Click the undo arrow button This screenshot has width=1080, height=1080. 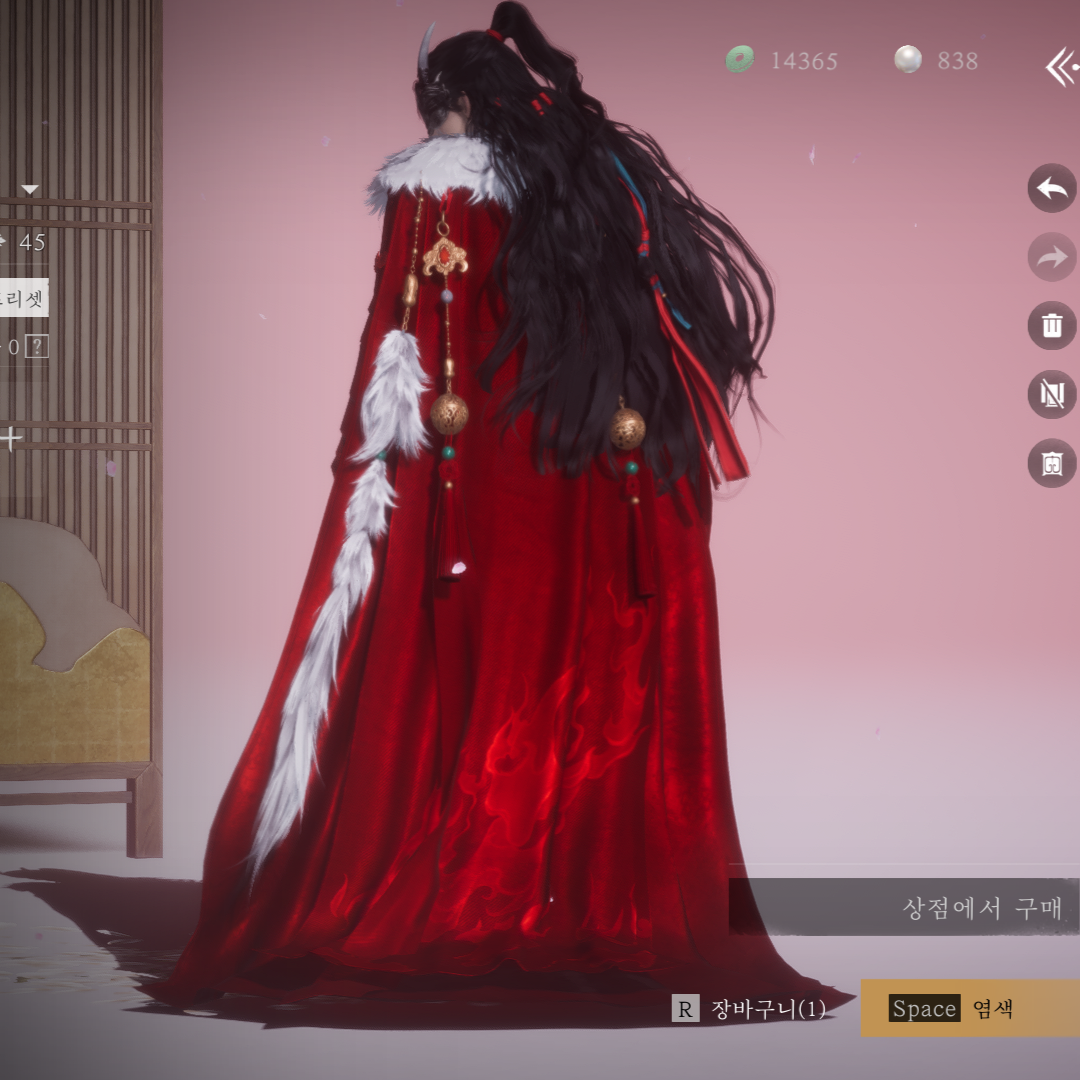click(x=1052, y=188)
